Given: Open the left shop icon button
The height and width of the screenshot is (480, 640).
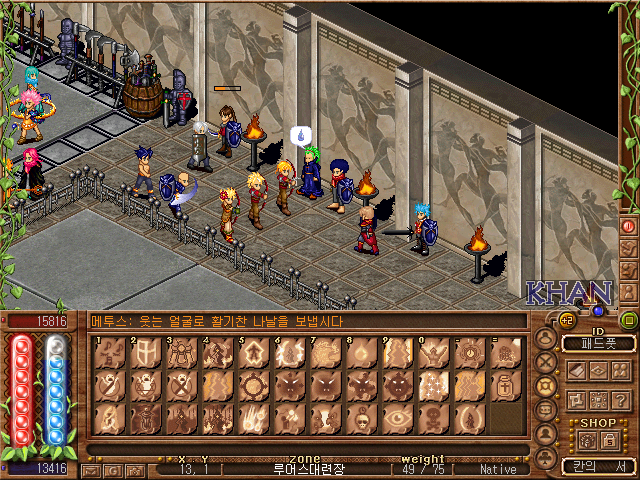Looking at the screenshot, I should click(x=587, y=438).
